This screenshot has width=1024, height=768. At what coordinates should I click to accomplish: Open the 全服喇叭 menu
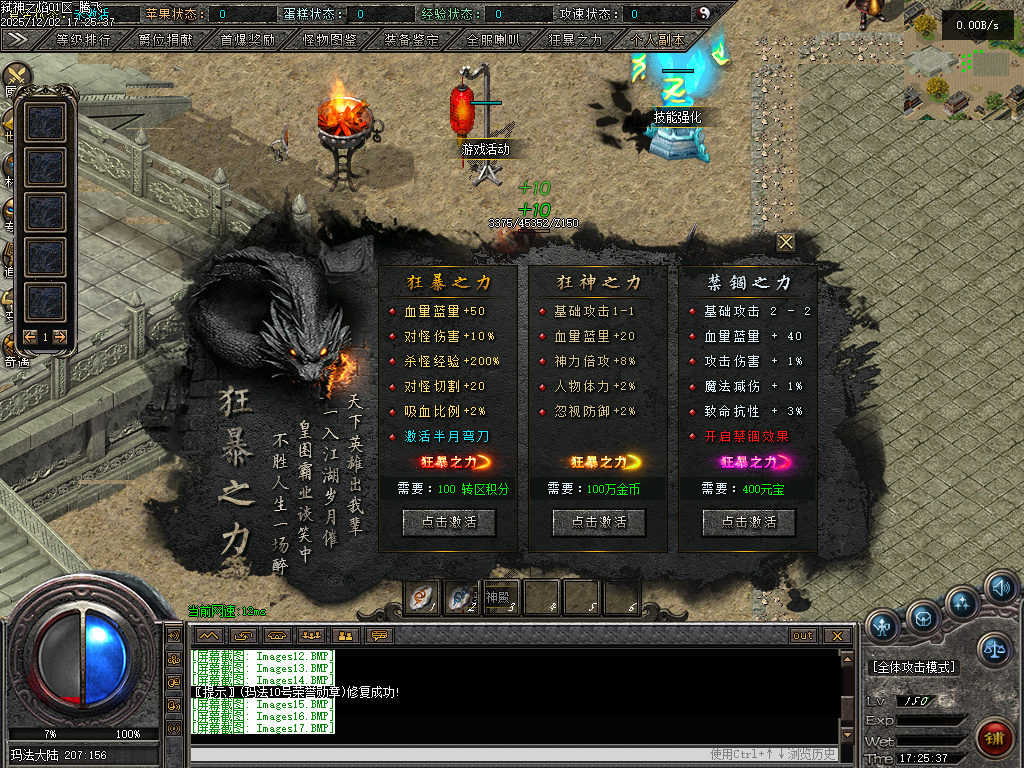(x=493, y=40)
